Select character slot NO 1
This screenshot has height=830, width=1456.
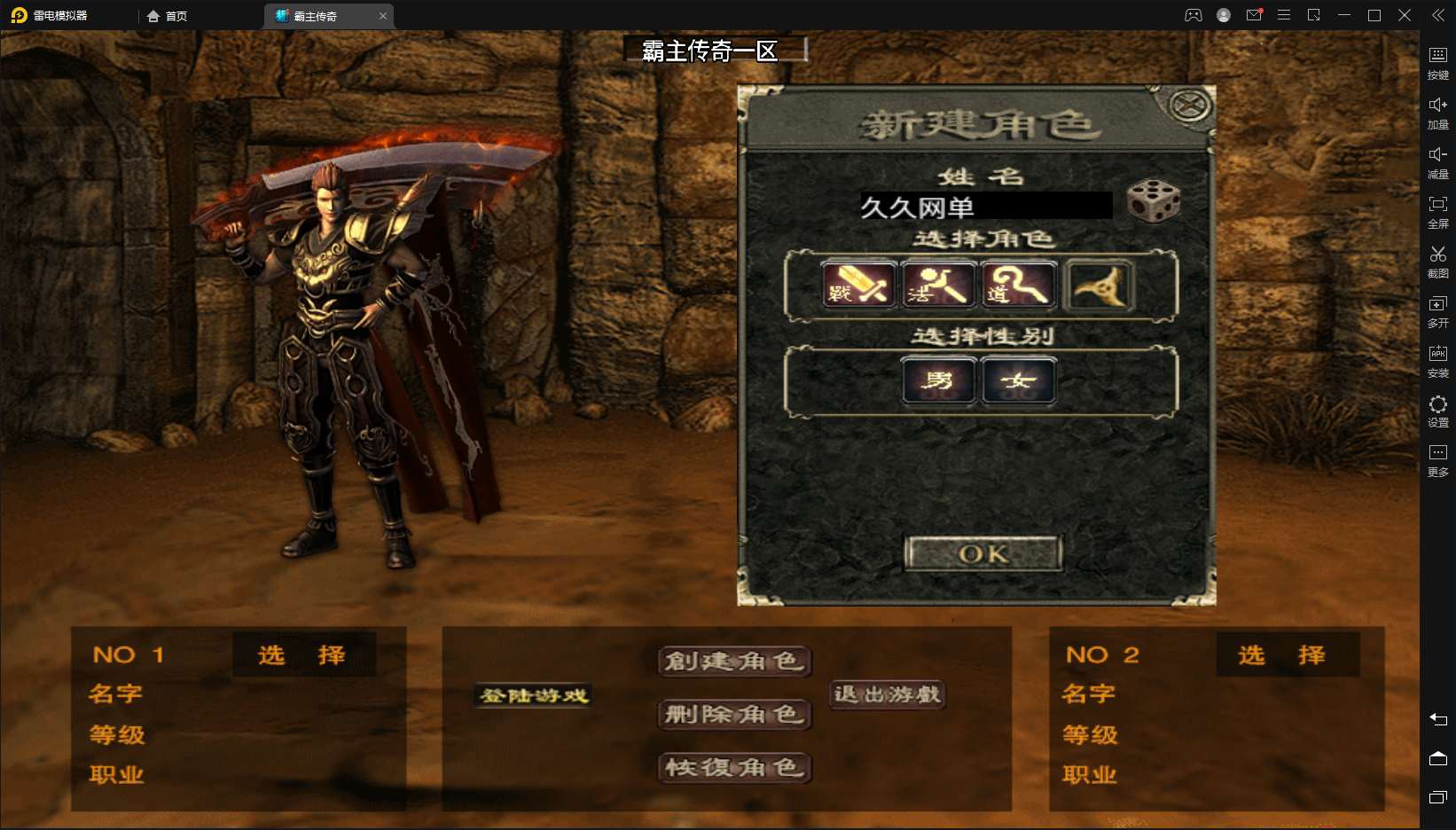point(303,655)
